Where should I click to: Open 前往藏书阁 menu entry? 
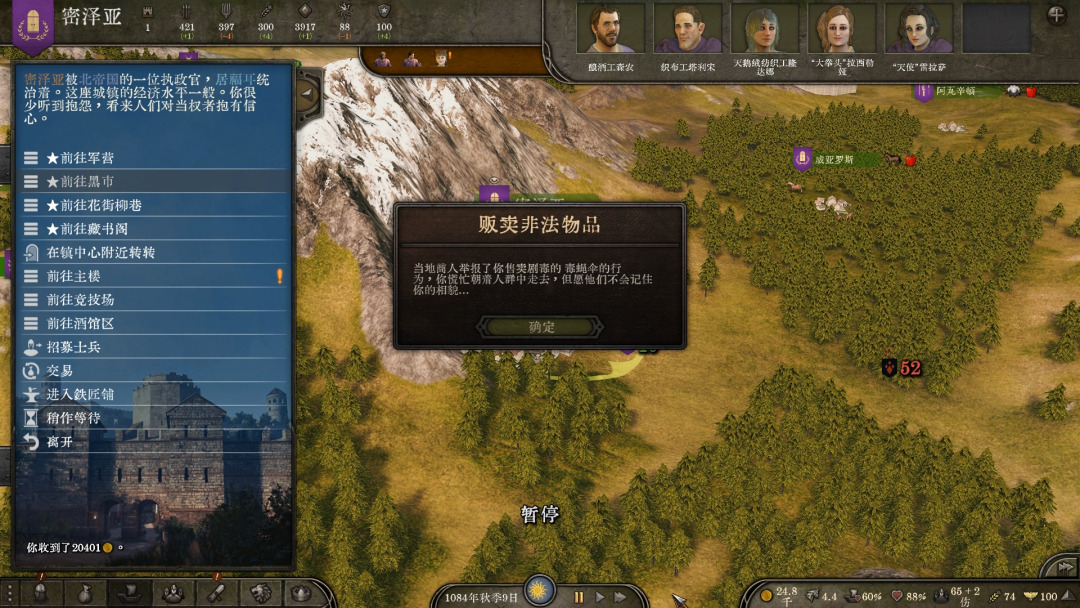click(87, 229)
